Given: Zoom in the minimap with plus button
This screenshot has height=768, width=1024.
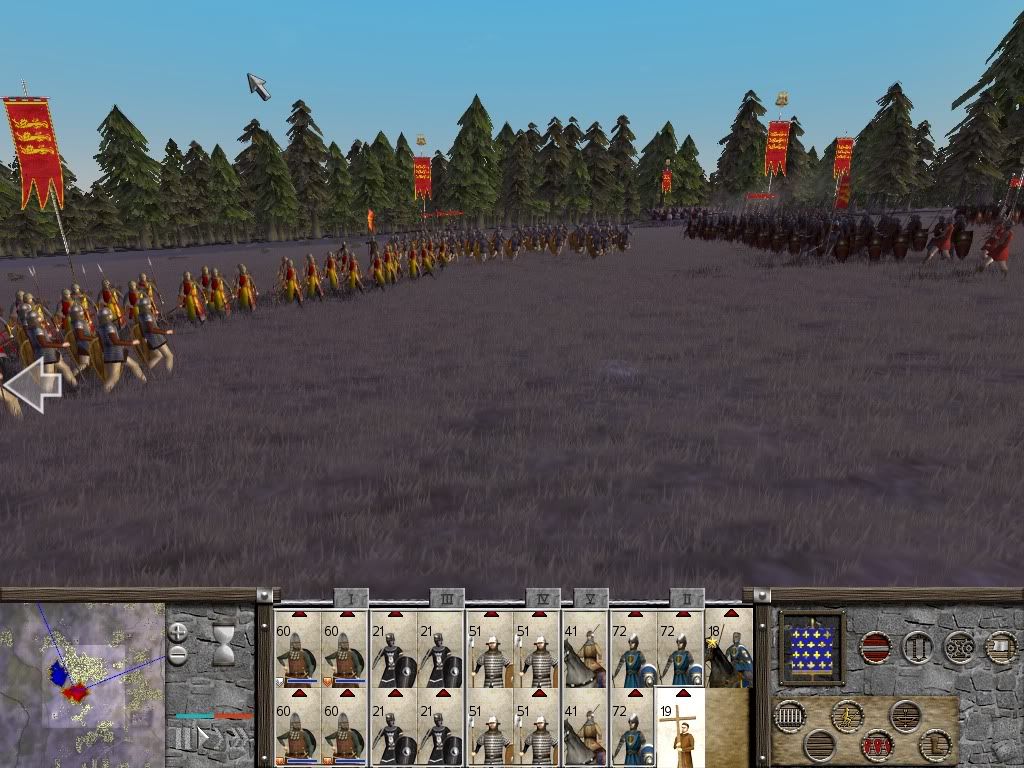Looking at the screenshot, I should (178, 632).
